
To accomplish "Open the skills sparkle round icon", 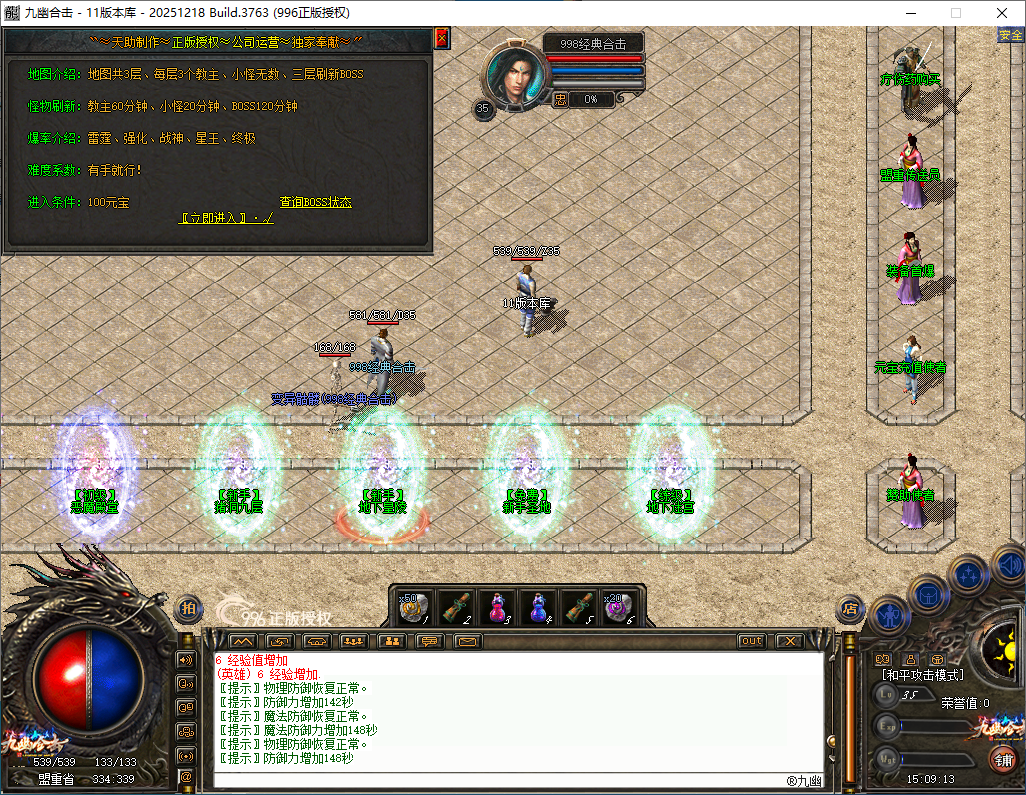I will tap(968, 575).
